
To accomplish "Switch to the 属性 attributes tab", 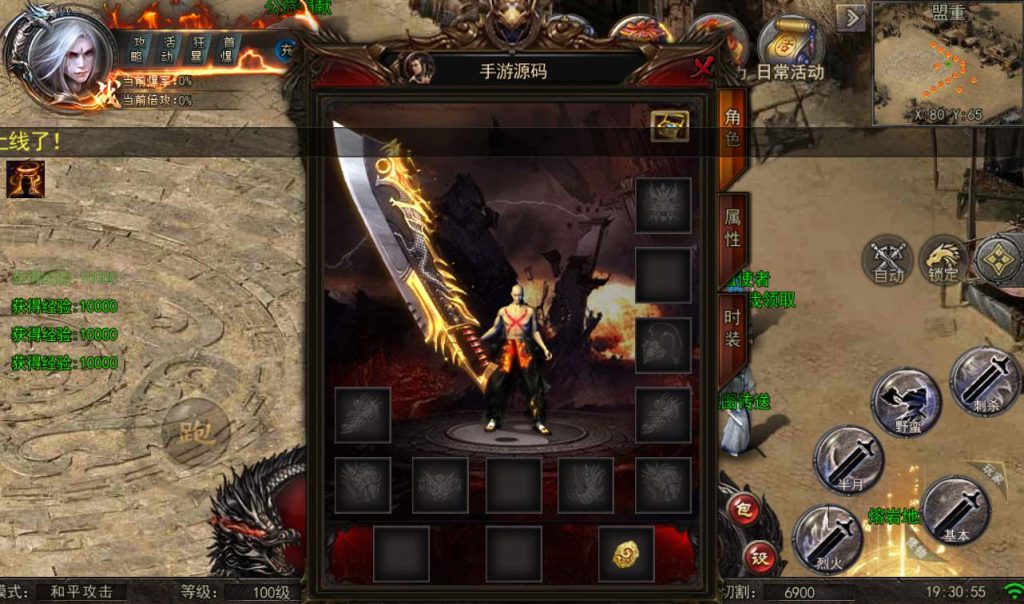I will (x=732, y=227).
